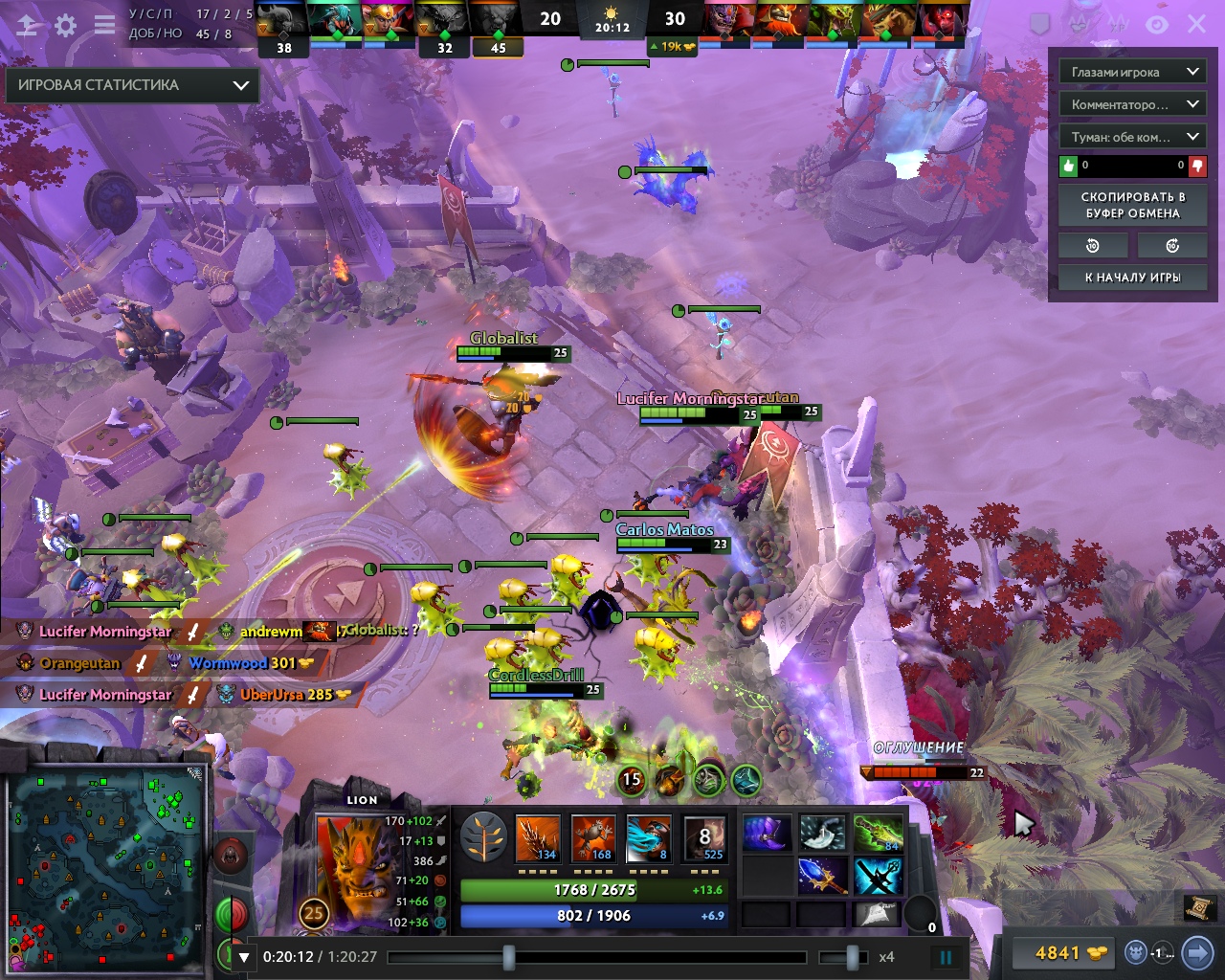Click Скопировать в буфер обмена button
1225x980 pixels.
tap(1132, 205)
